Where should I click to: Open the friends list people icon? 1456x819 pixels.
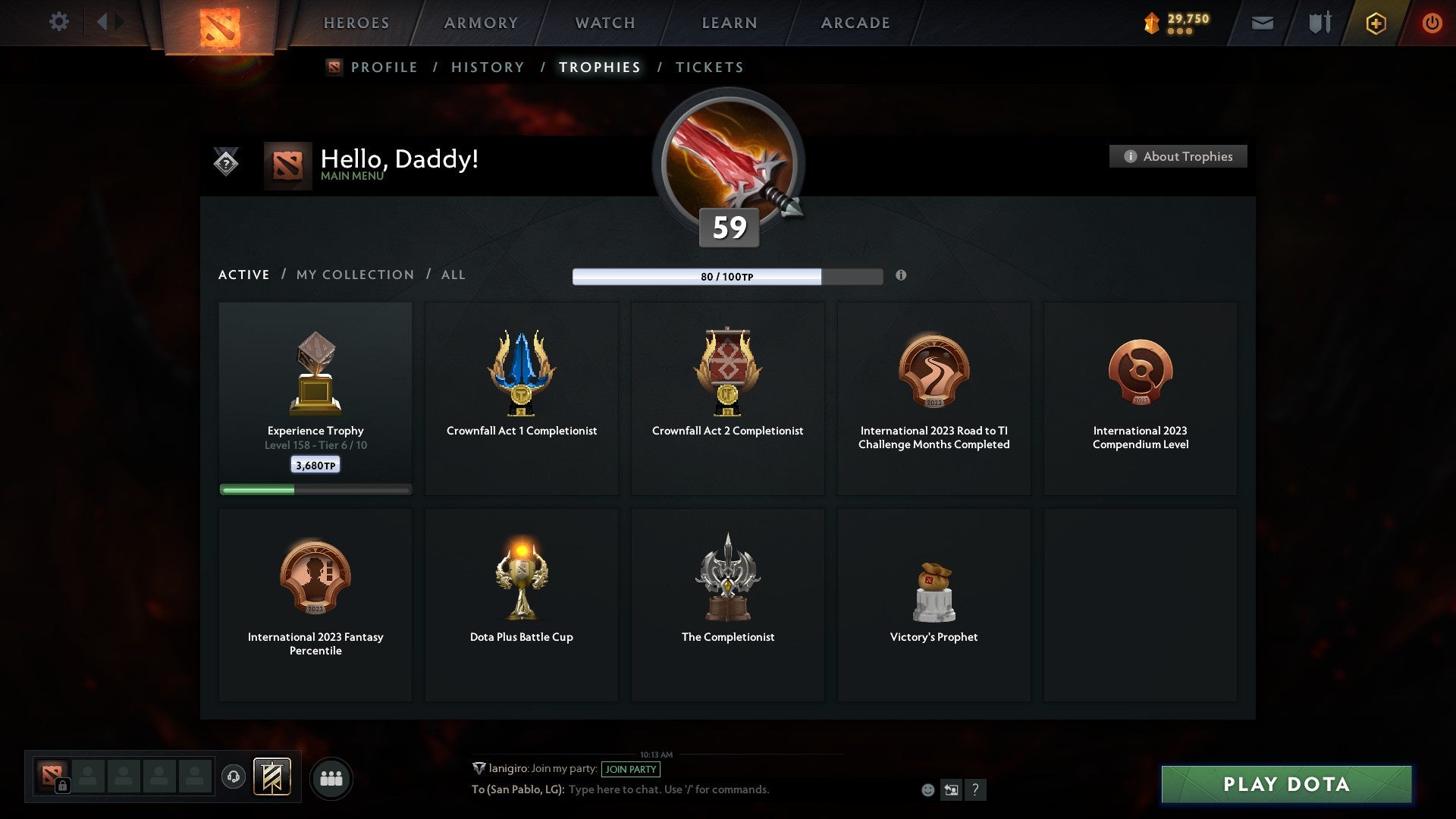(331, 777)
